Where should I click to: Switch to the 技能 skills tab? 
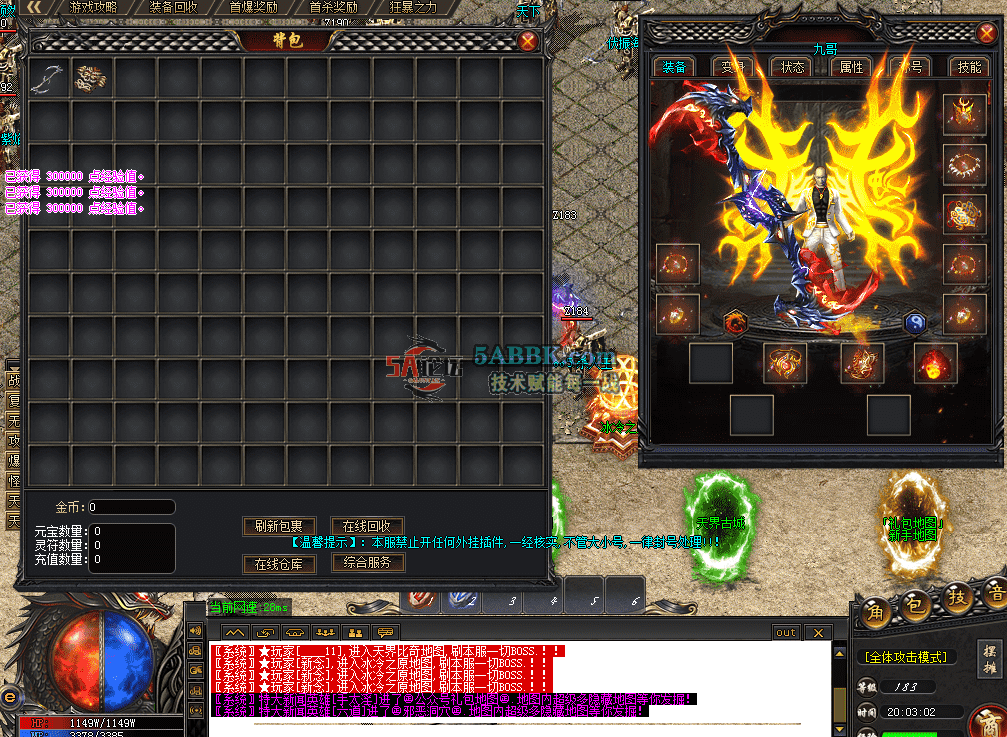969,67
